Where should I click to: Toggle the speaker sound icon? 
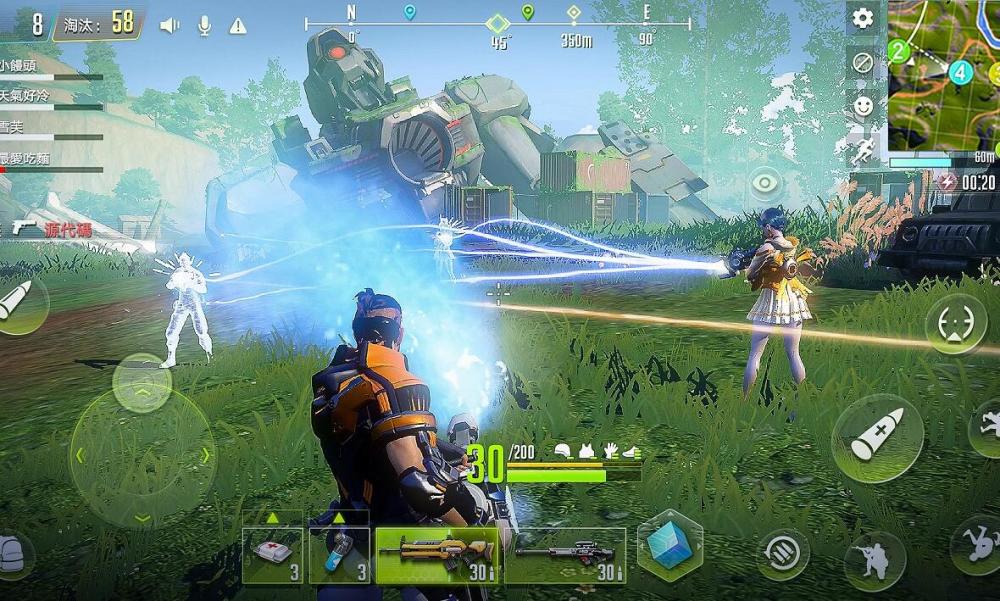[169, 25]
